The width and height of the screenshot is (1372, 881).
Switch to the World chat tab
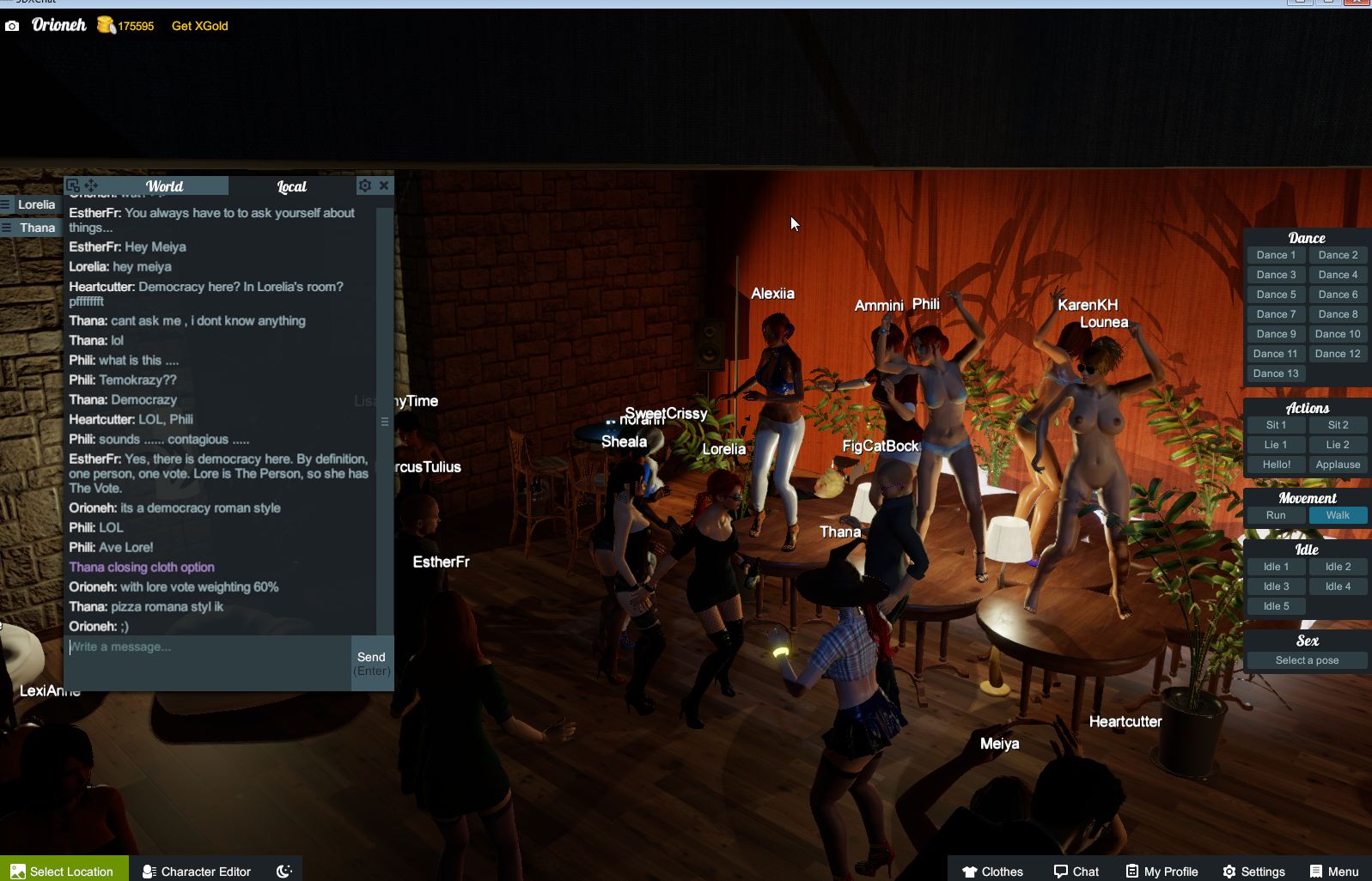pyautogui.click(x=164, y=185)
